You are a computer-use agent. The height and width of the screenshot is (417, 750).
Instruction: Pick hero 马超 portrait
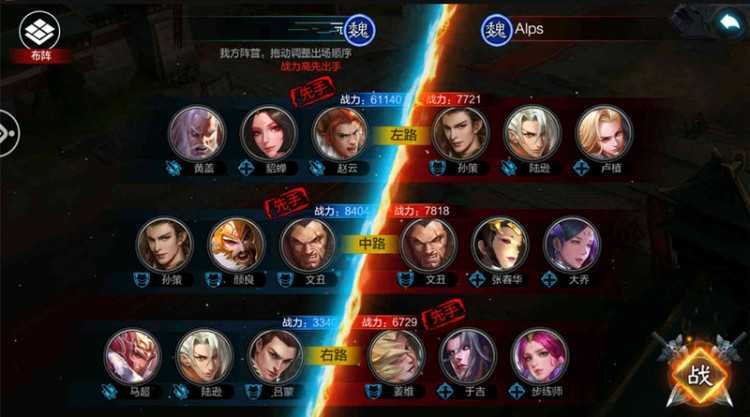click(x=132, y=356)
